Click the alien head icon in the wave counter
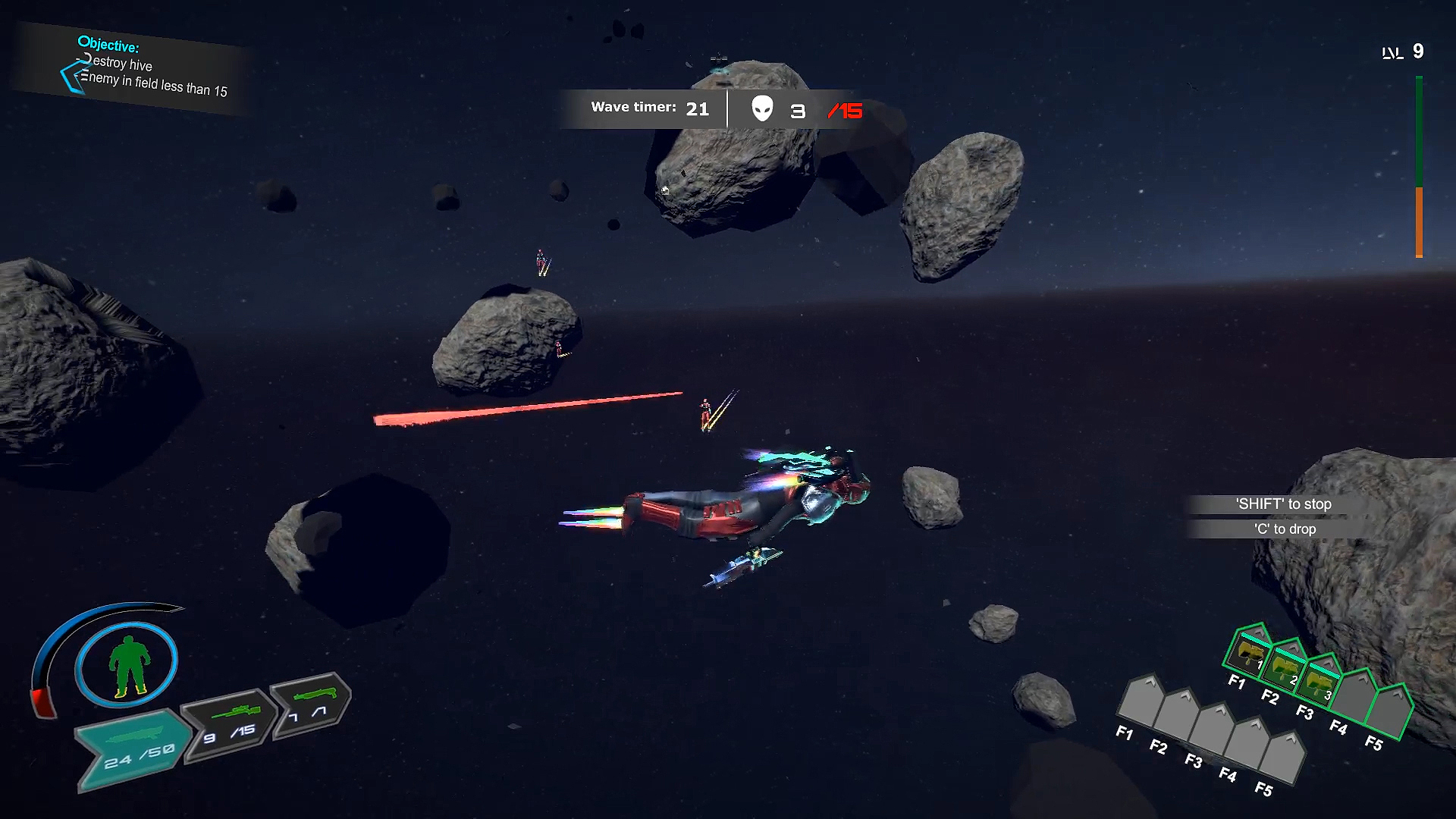 [761, 110]
